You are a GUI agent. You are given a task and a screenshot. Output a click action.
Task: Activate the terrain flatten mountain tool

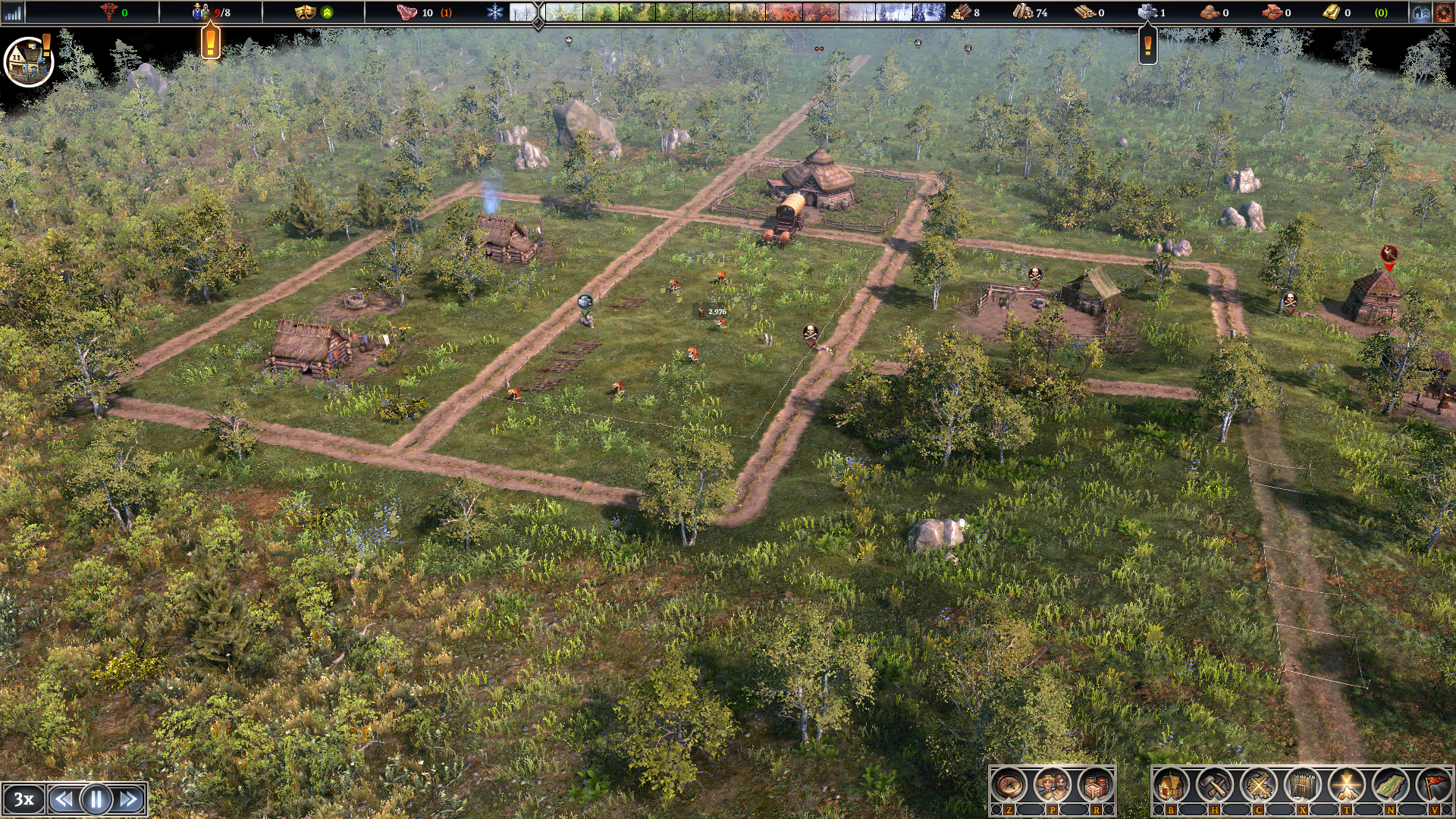1347,786
